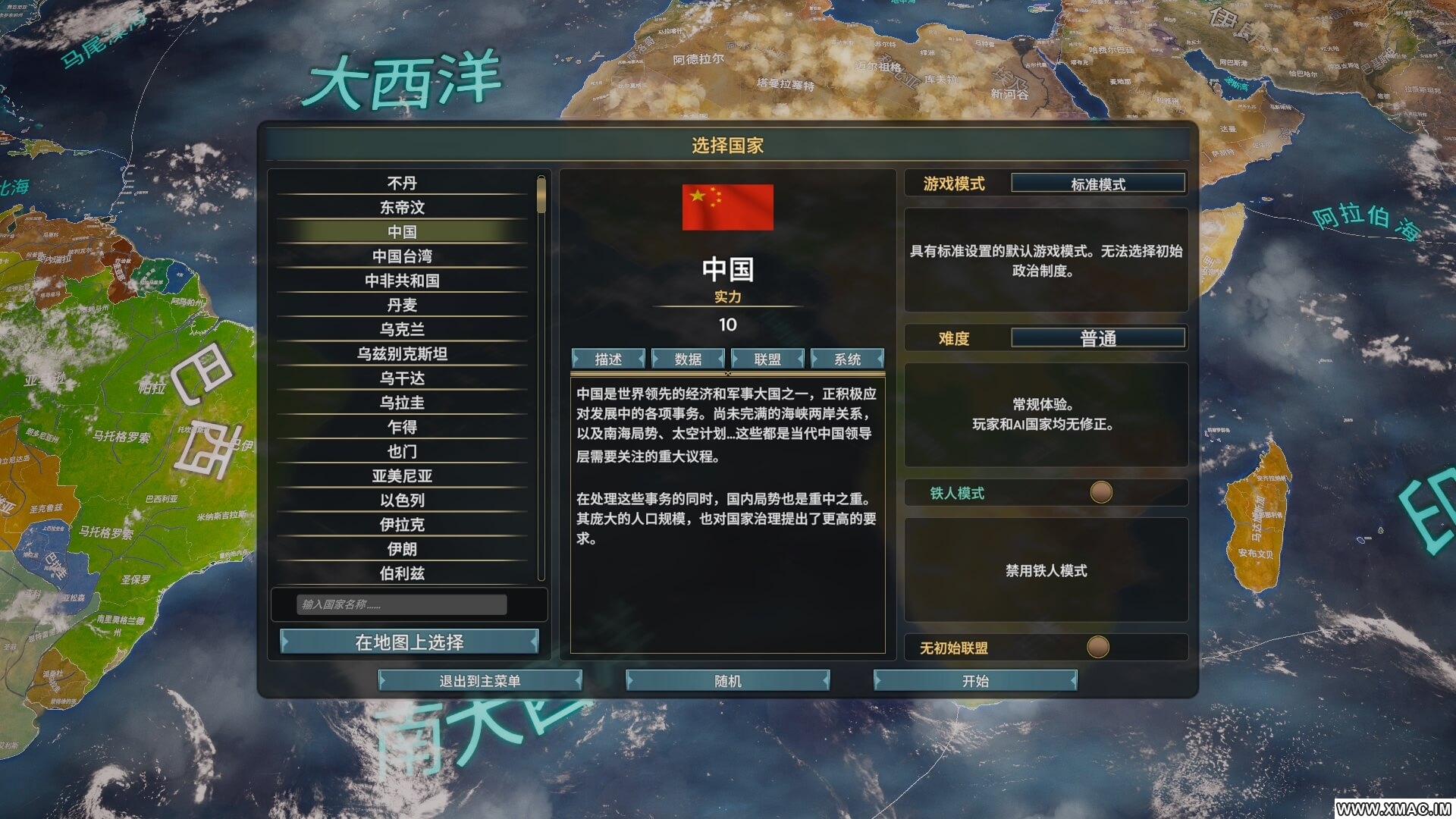Toggle the 无初始联盟 option
Screen dimensions: 1456x819
tap(1097, 648)
